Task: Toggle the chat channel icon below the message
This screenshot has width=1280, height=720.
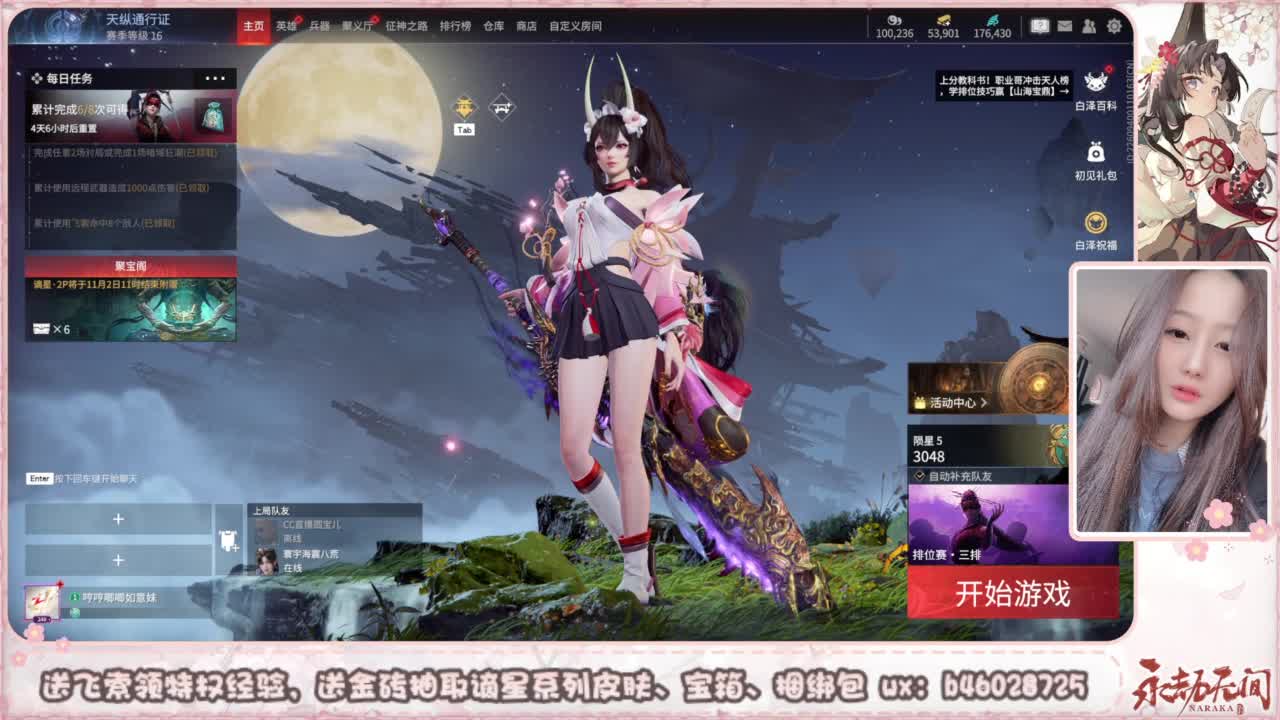Action: 75,612
